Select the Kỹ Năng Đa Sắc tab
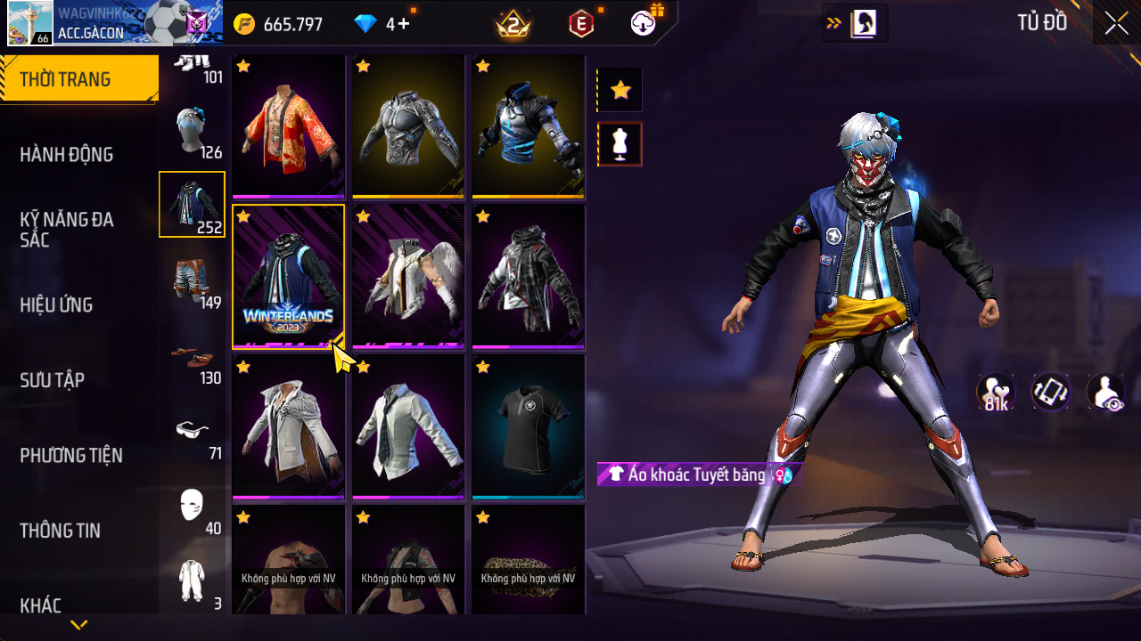1141x641 pixels. [67, 229]
